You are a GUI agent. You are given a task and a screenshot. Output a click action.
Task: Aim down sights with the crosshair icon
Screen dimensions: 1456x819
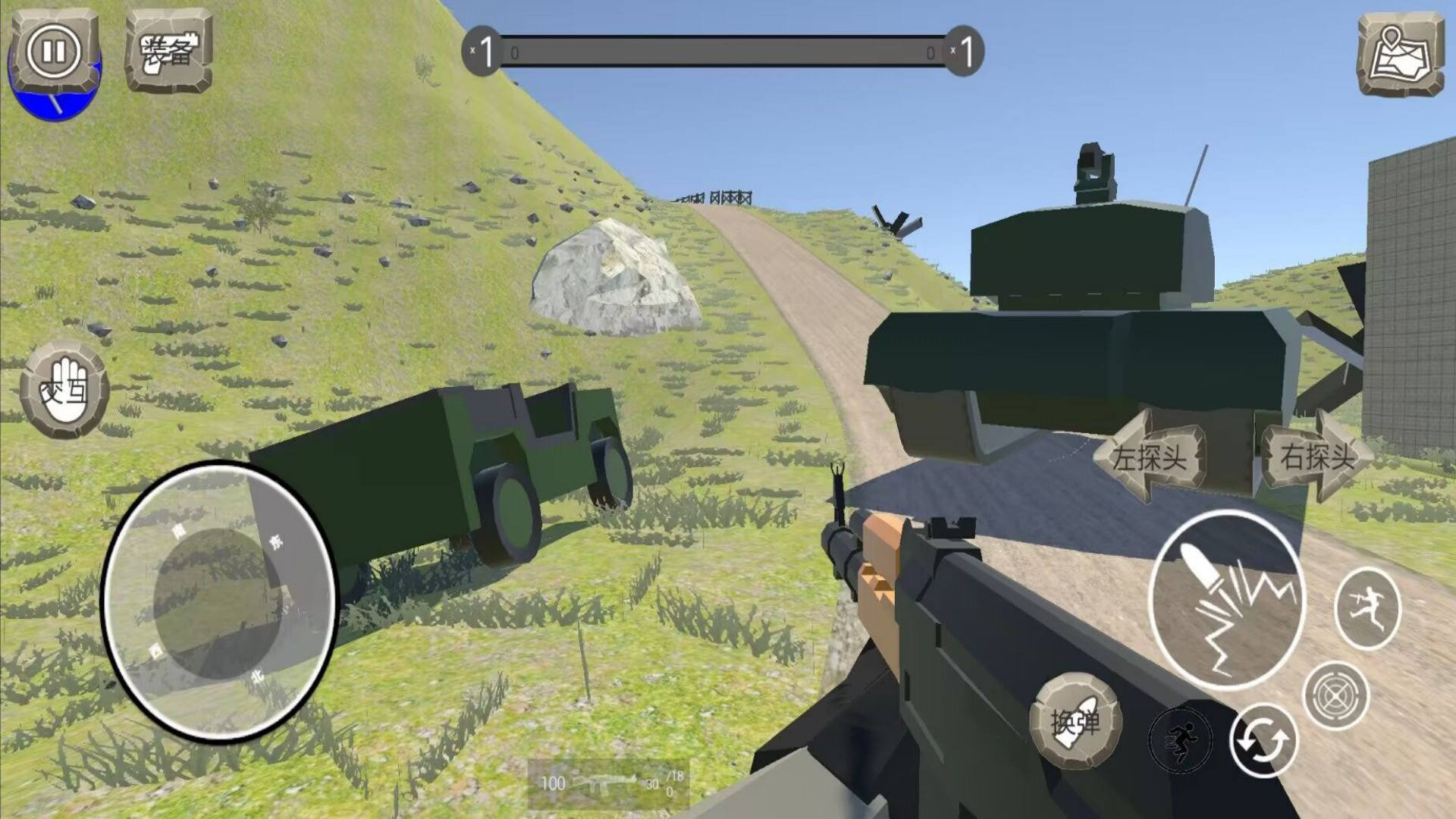click(x=1335, y=695)
